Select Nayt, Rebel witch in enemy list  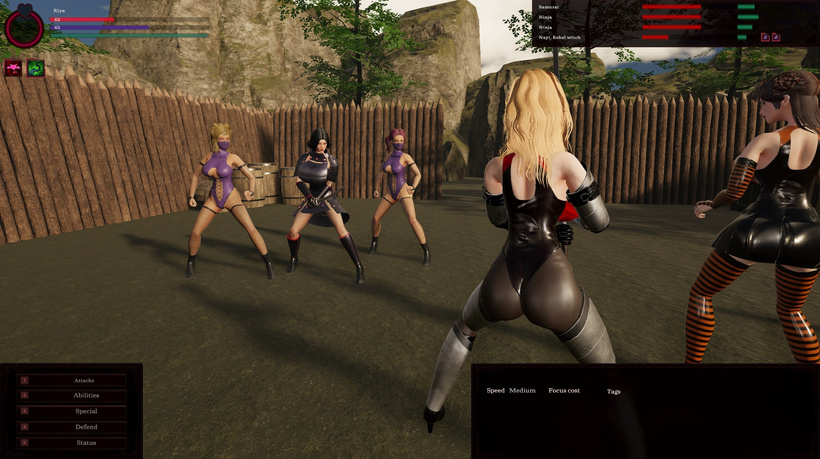(559, 37)
